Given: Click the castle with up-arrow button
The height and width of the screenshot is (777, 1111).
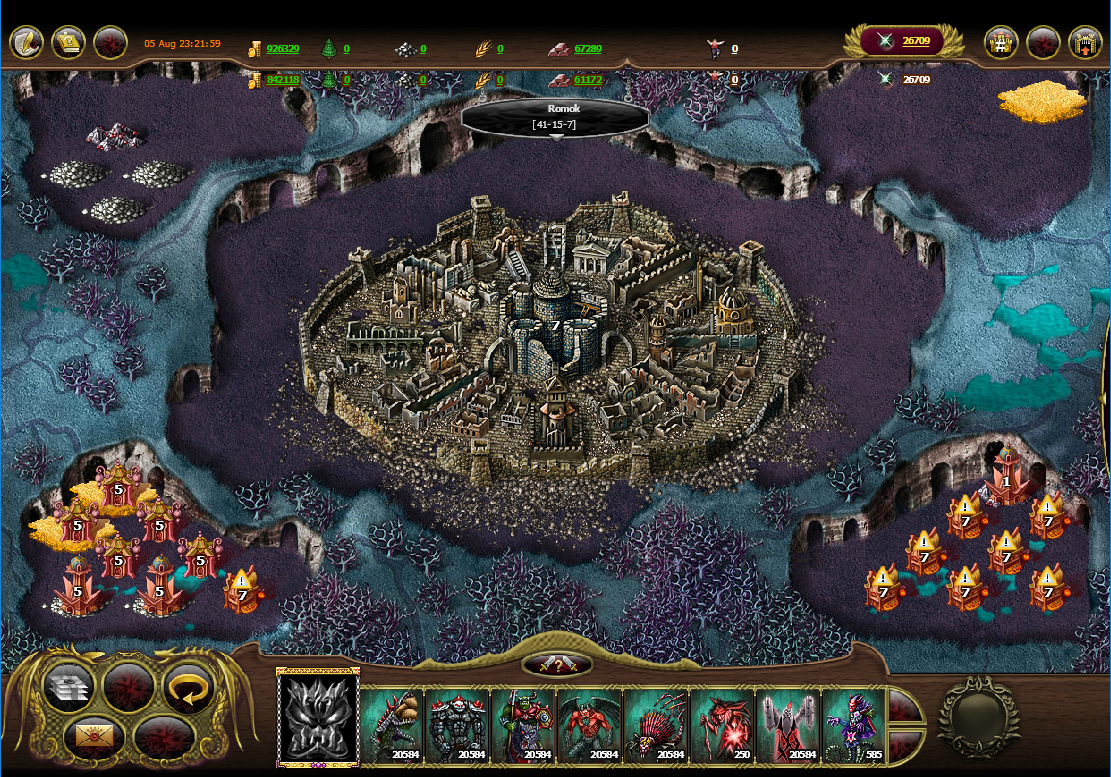Looking at the screenshot, I should tap(1085, 43).
